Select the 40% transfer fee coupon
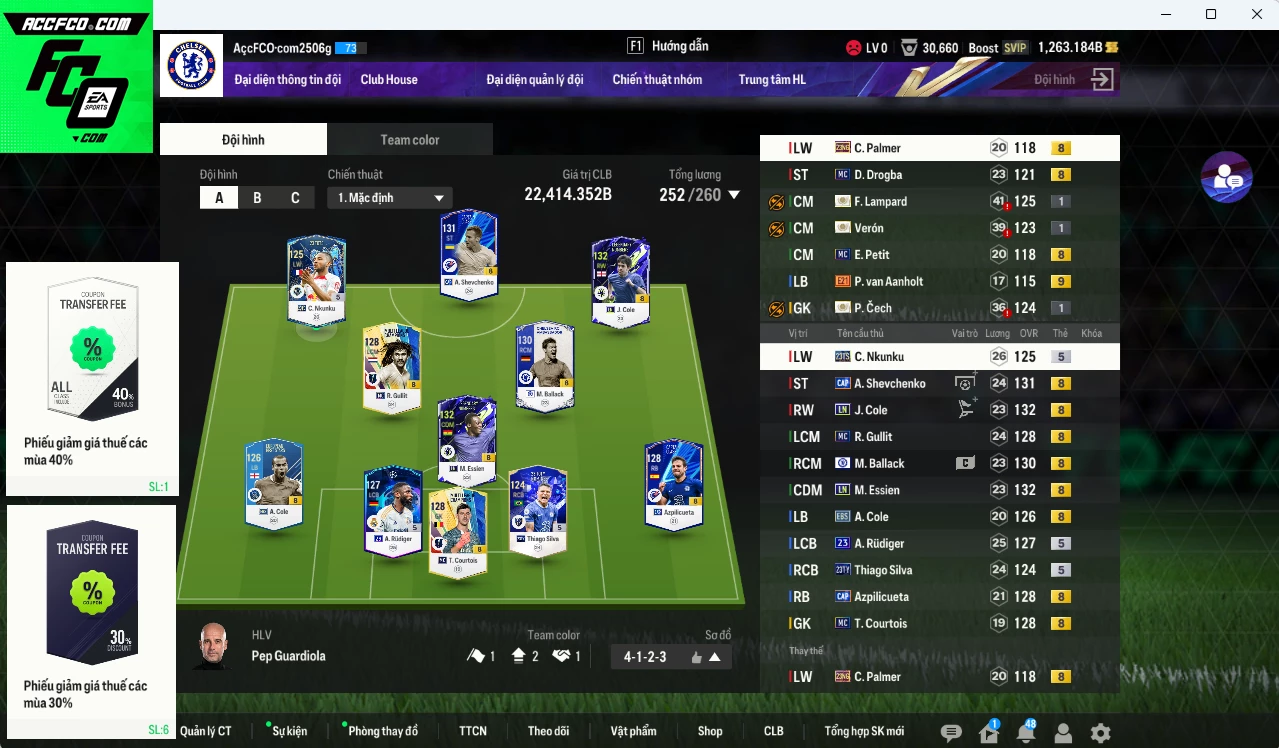The width and height of the screenshot is (1279, 748). 93,378
